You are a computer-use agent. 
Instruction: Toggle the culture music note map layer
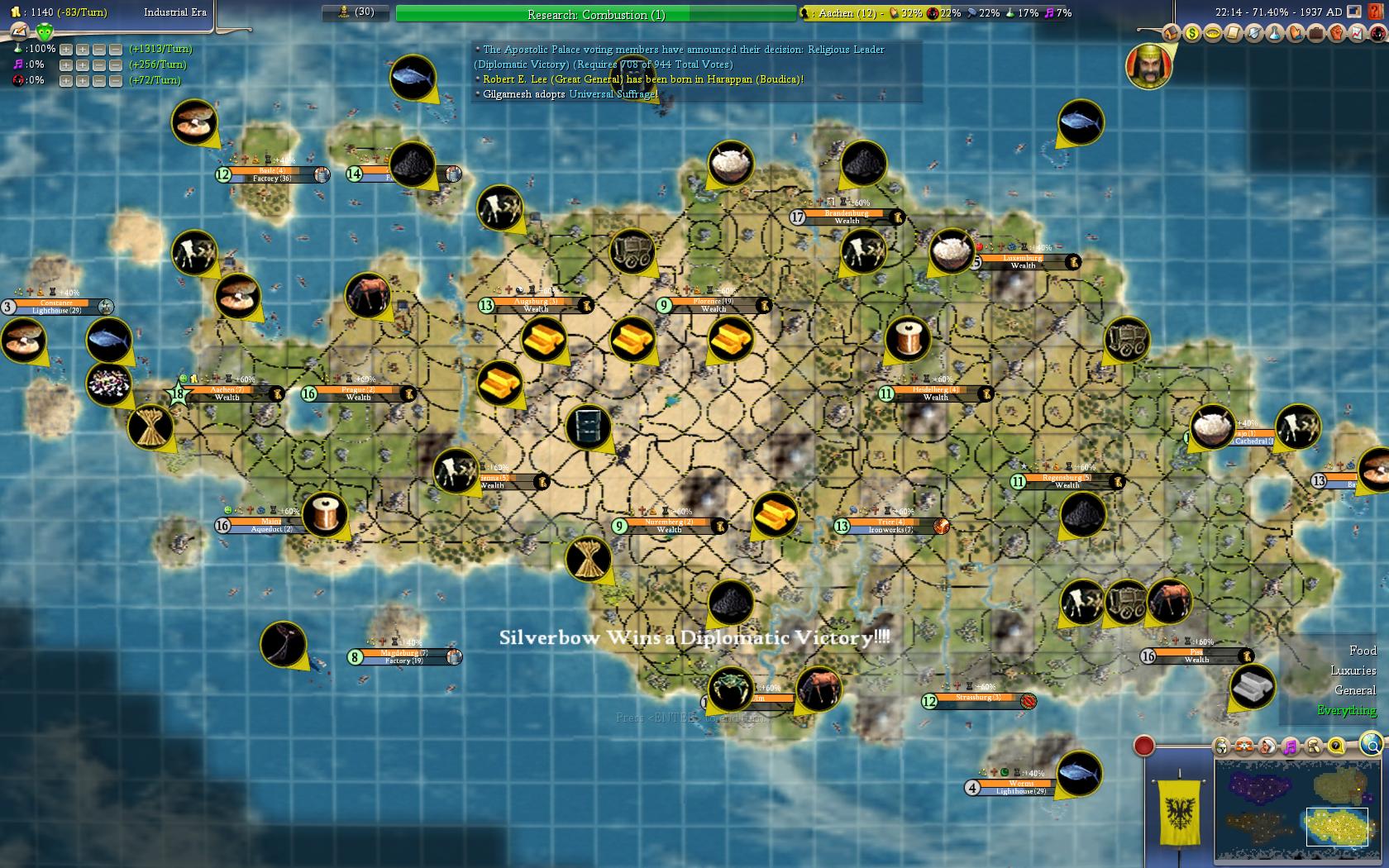pyautogui.click(x=1290, y=746)
